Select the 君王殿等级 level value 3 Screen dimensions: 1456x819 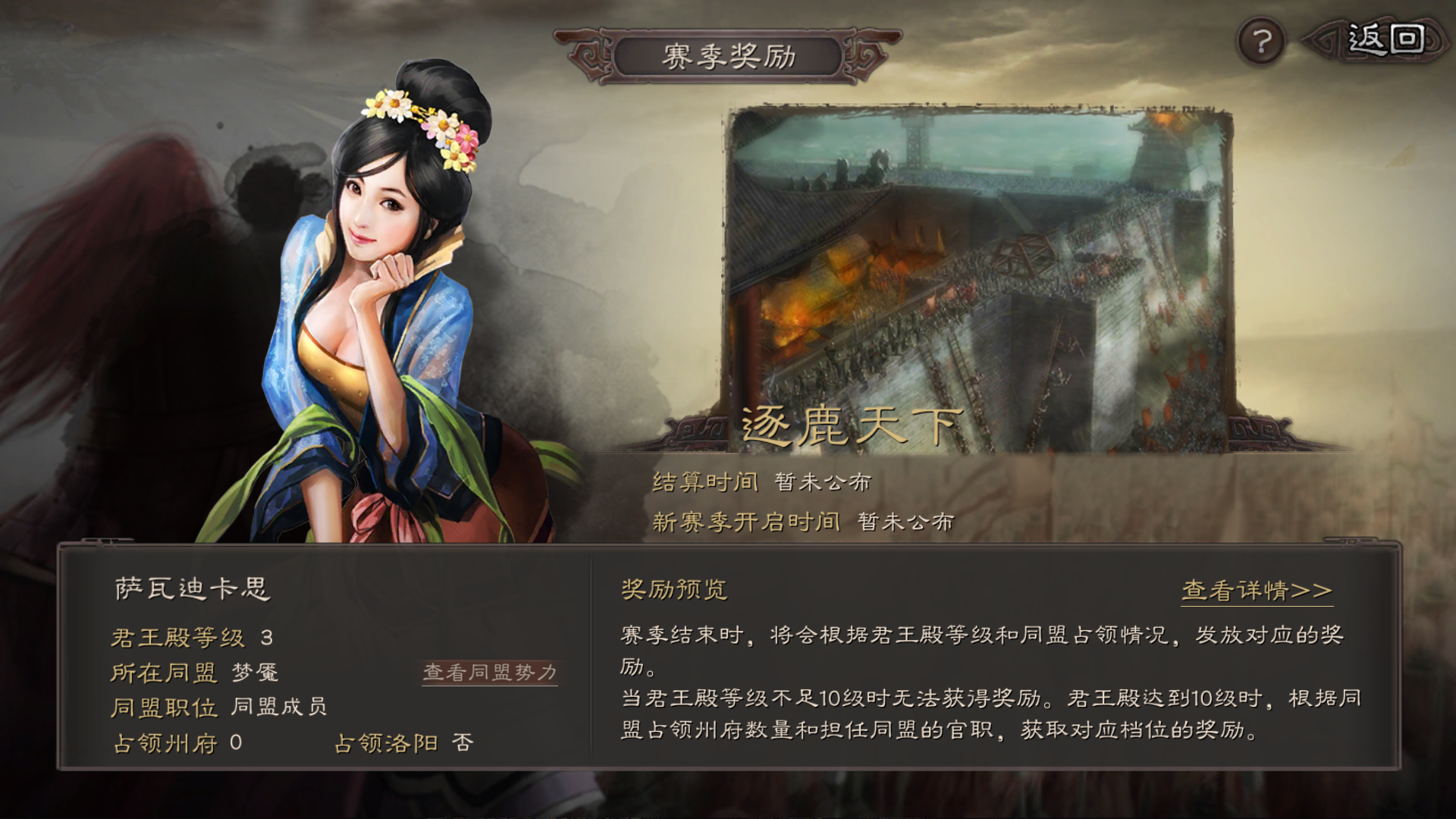[267, 637]
